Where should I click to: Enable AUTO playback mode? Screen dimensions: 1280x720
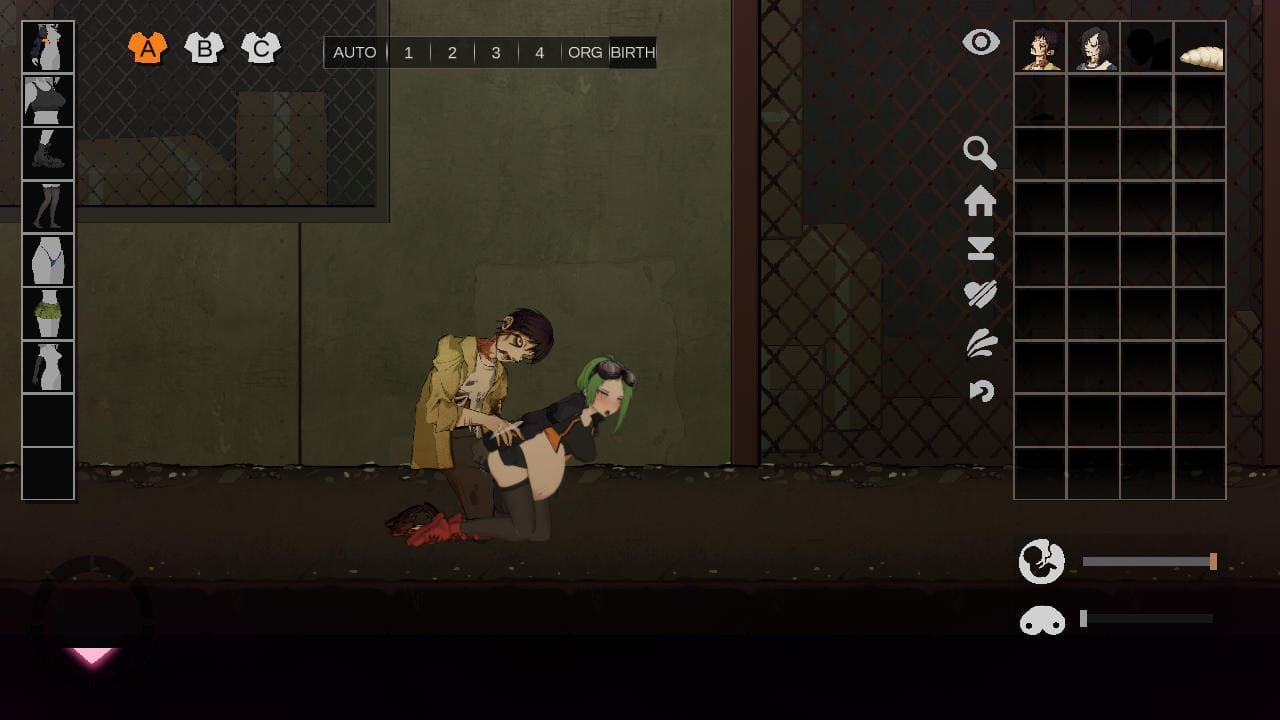tap(355, 53)
